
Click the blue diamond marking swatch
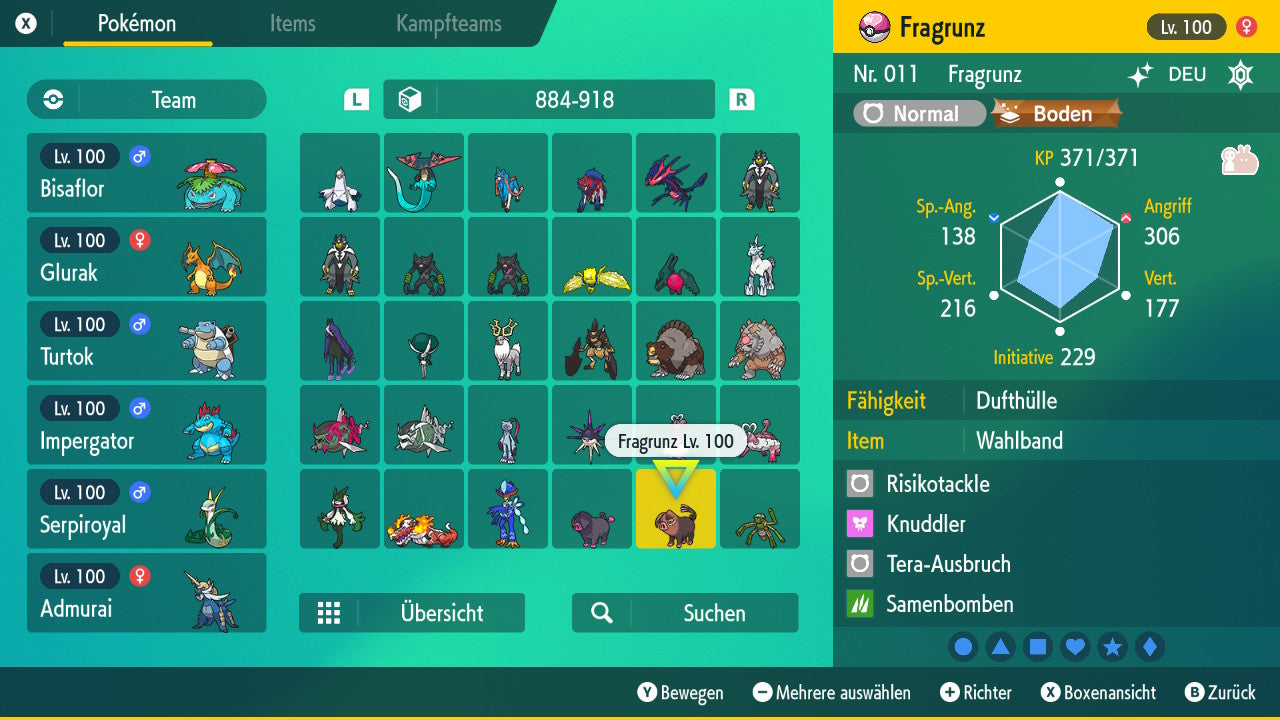1149,647
